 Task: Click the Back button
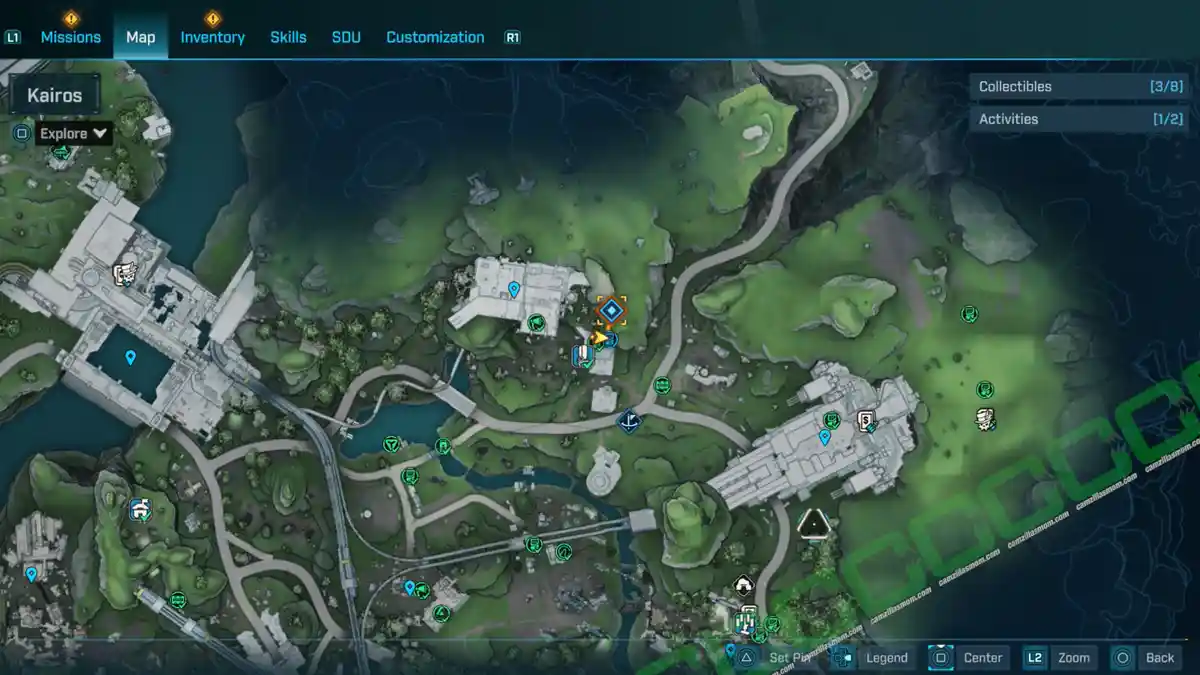[x=1146, y=657]
